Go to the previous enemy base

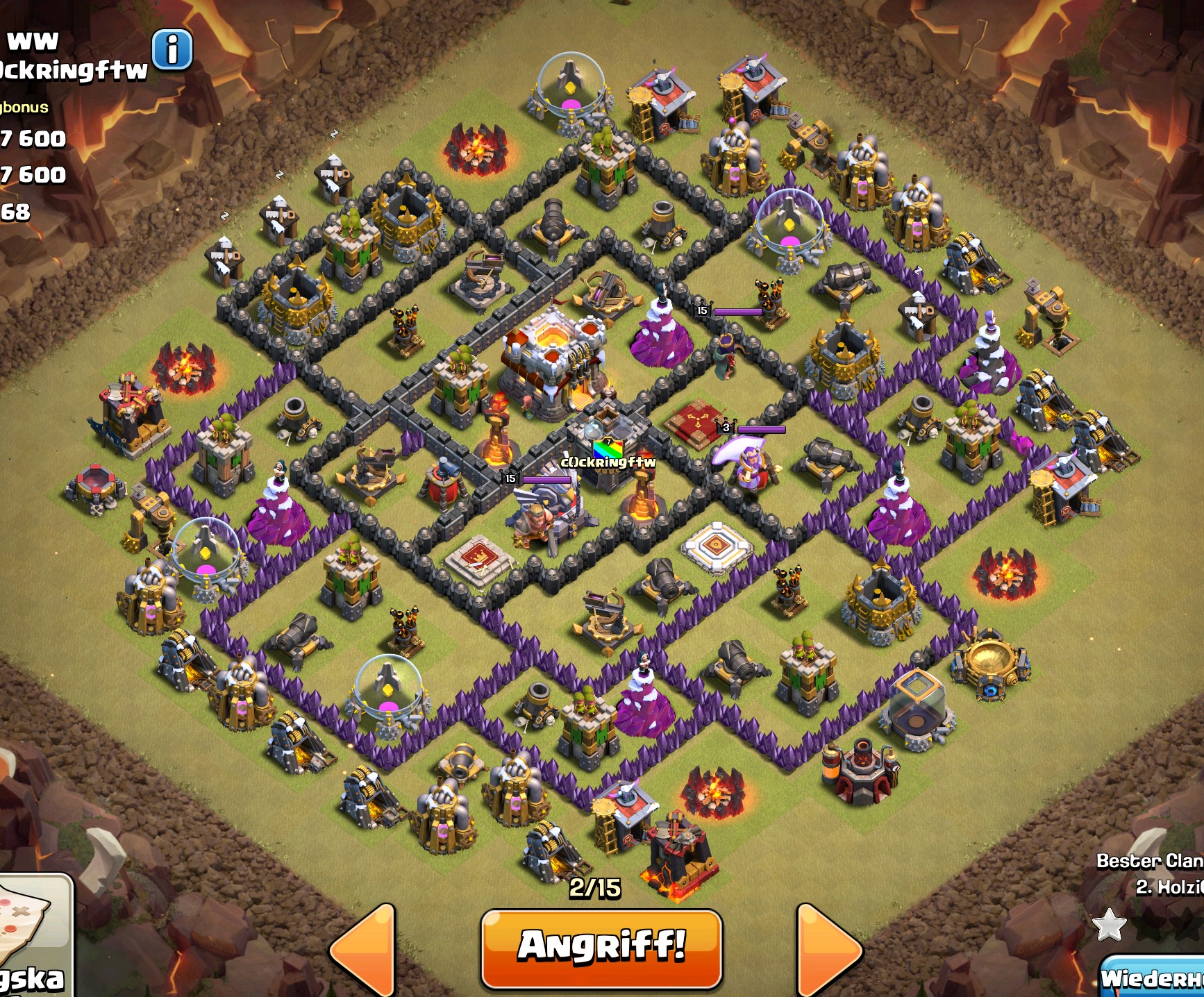pyautogui.click(x=362, y=951)
